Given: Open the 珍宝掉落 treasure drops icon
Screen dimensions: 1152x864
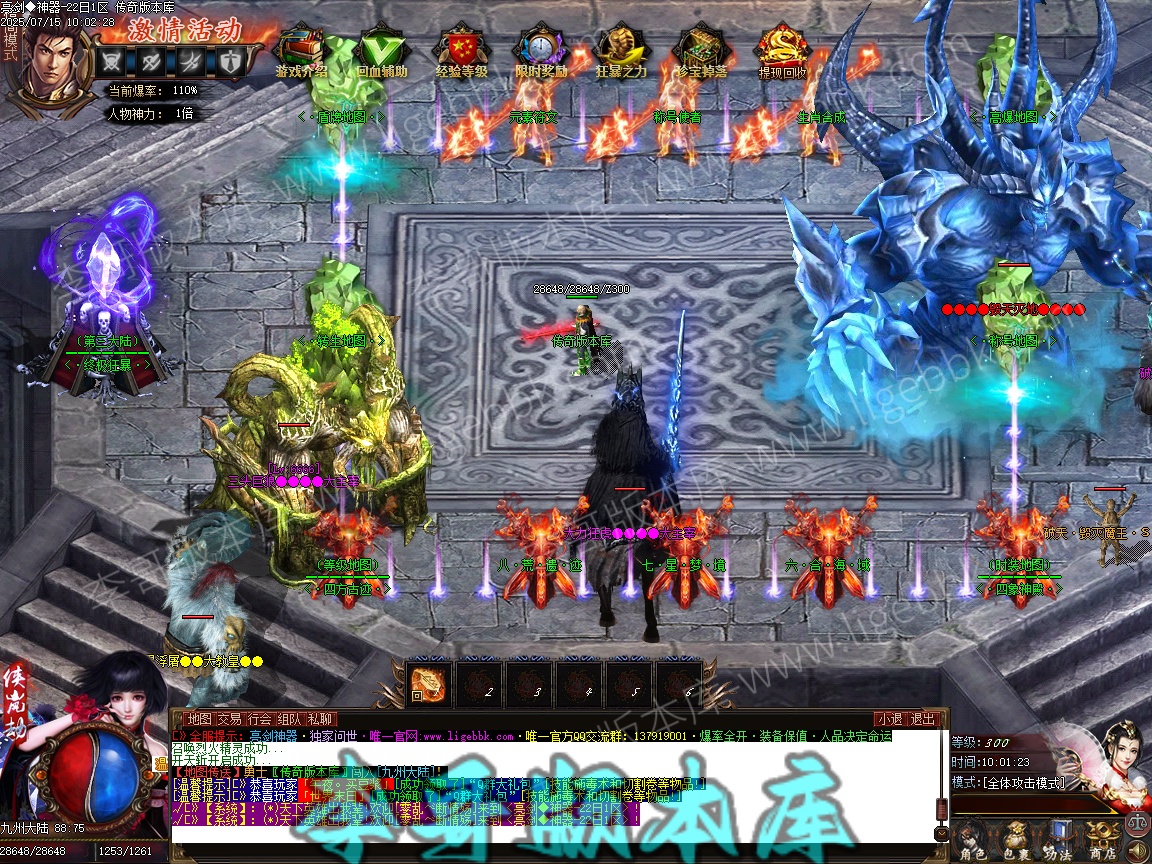Looking at the screenshot, I should pyautogui.click(x=701, y=50).
